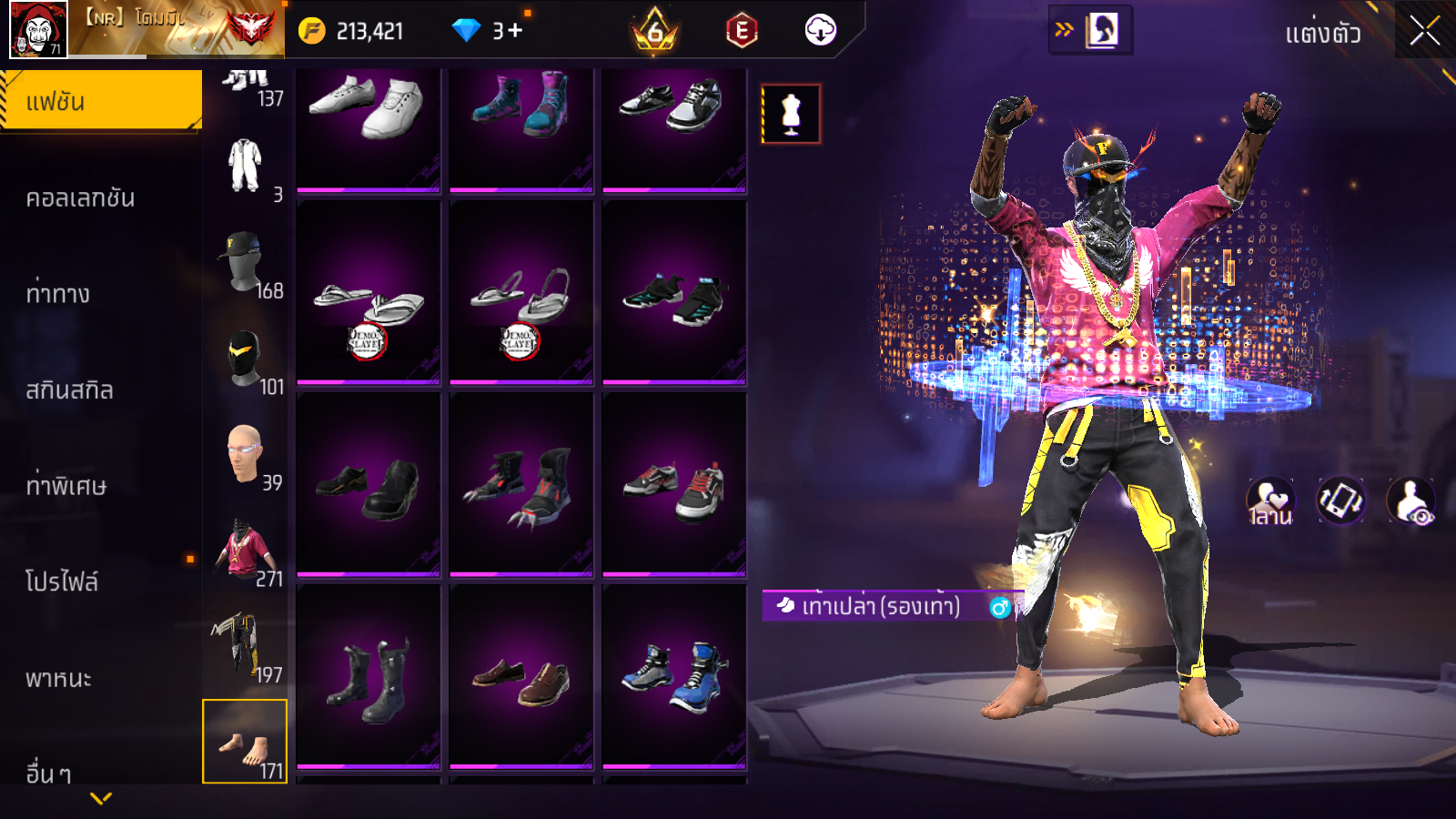This screenshot has height=819, width=1456.
Task: Open the bare feet shoes category
Action: point(244,742)
